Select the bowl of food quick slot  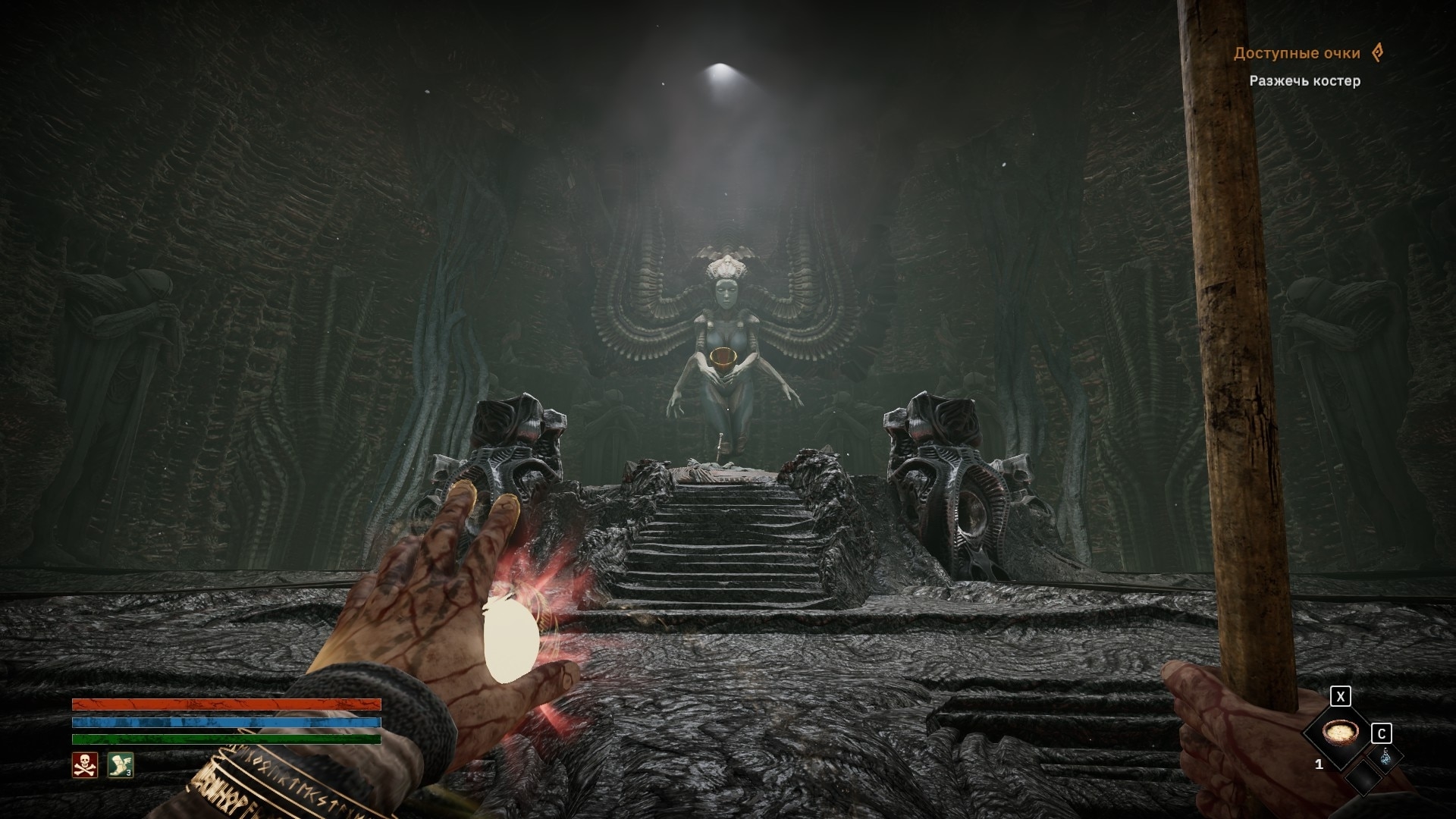tap(1337, 733)
